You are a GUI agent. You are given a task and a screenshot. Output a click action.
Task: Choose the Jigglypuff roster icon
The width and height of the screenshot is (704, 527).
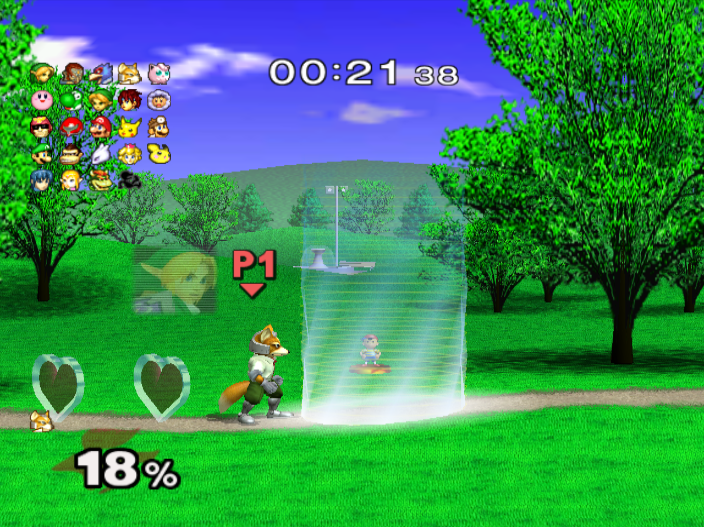[158, 74]
